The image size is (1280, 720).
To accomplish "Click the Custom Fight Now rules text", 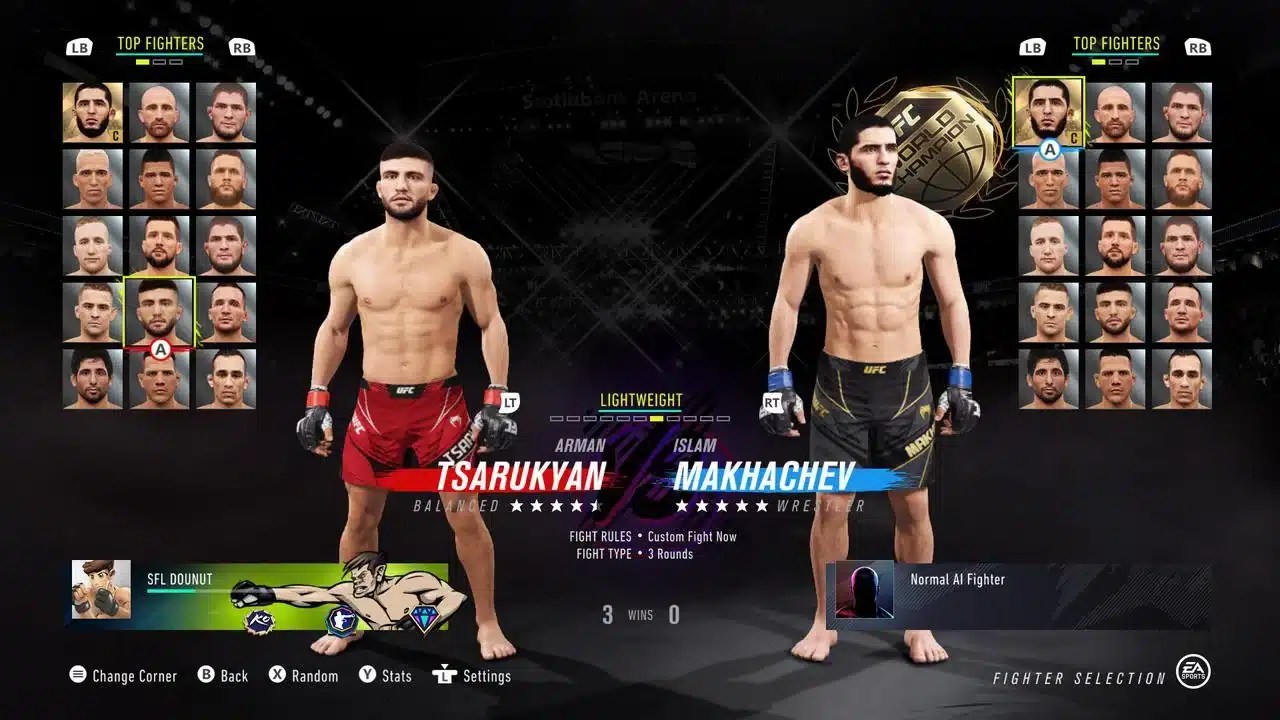I will [x=692, y=535].
